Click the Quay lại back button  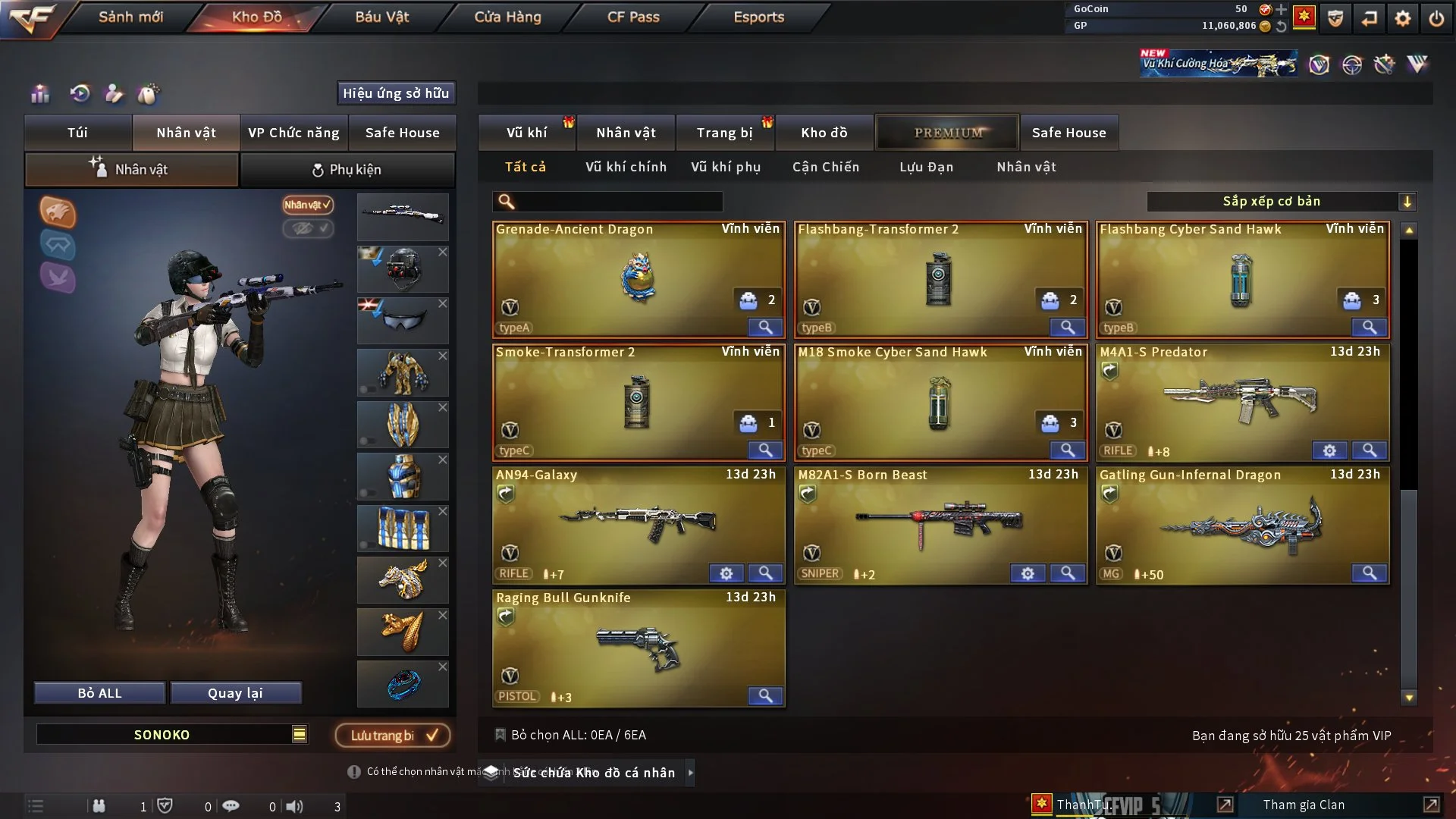235,693
